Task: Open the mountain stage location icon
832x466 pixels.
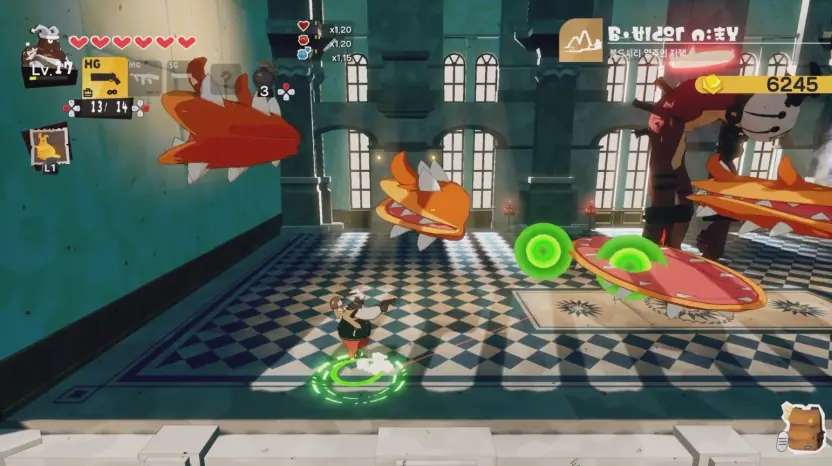Action: 581,40
